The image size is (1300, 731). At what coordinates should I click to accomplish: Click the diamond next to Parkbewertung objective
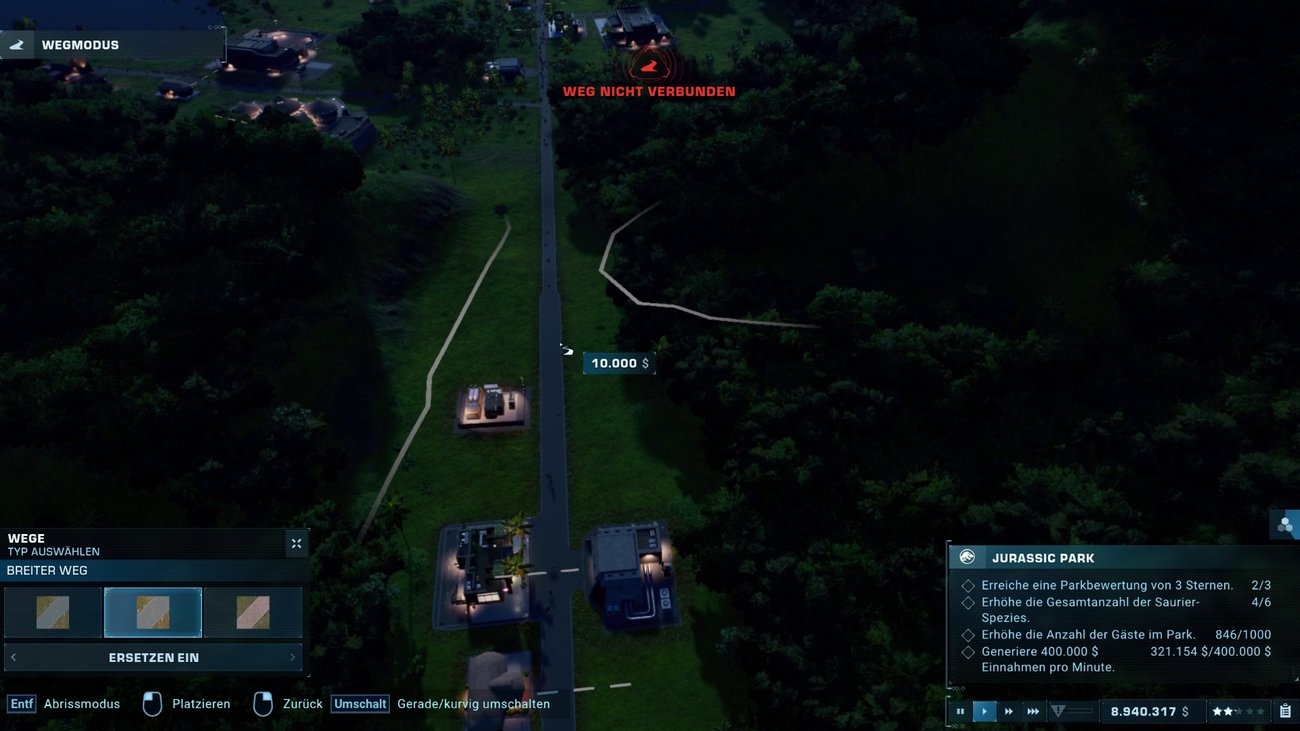coord(967,585)
